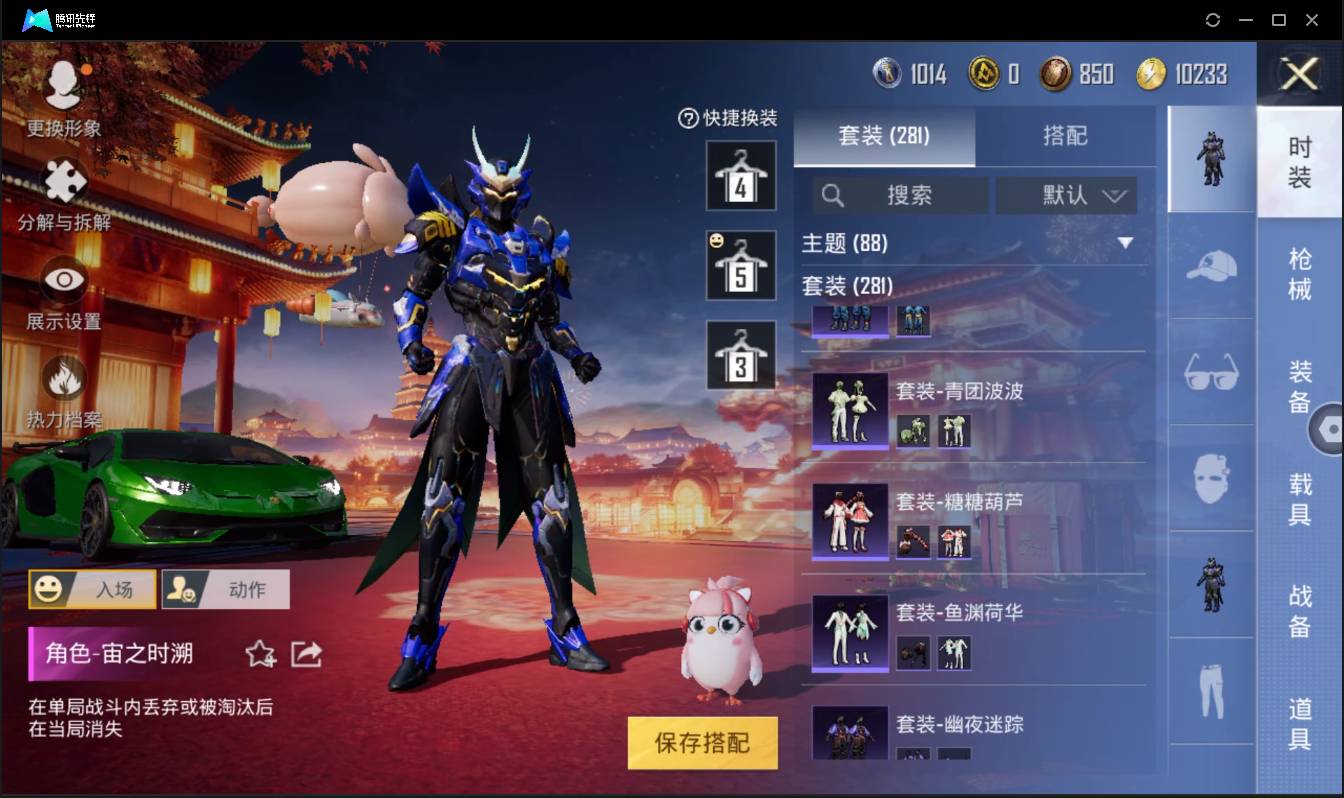This screenshot has width=1344, height=798.
Task: Click quick outfit slot 5
Action: pos(740,264)
